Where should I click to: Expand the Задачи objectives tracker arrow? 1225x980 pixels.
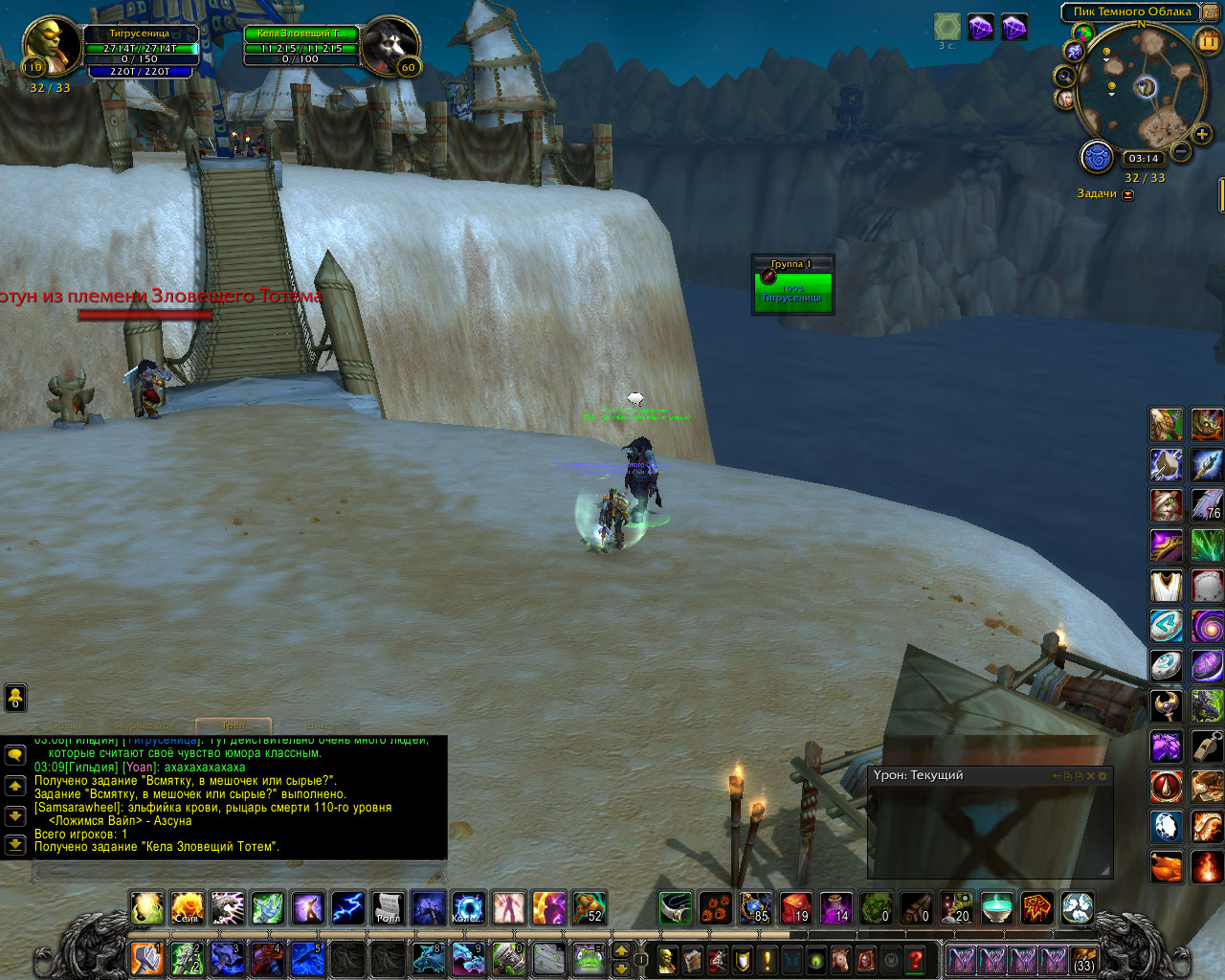[x=1128, y=194]
